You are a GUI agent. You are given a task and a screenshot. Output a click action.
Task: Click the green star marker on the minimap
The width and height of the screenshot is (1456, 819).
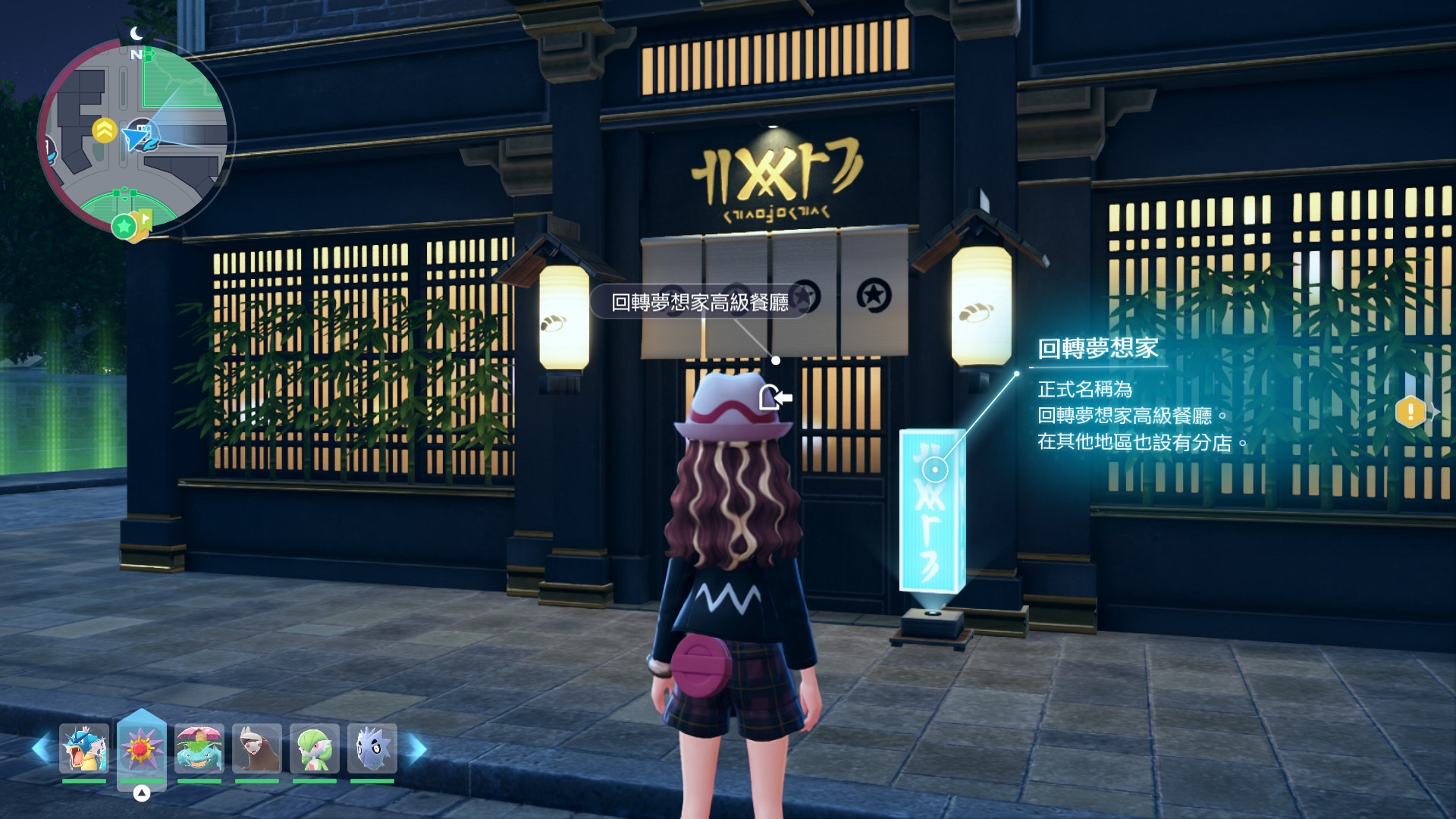(x=123, y=226)
